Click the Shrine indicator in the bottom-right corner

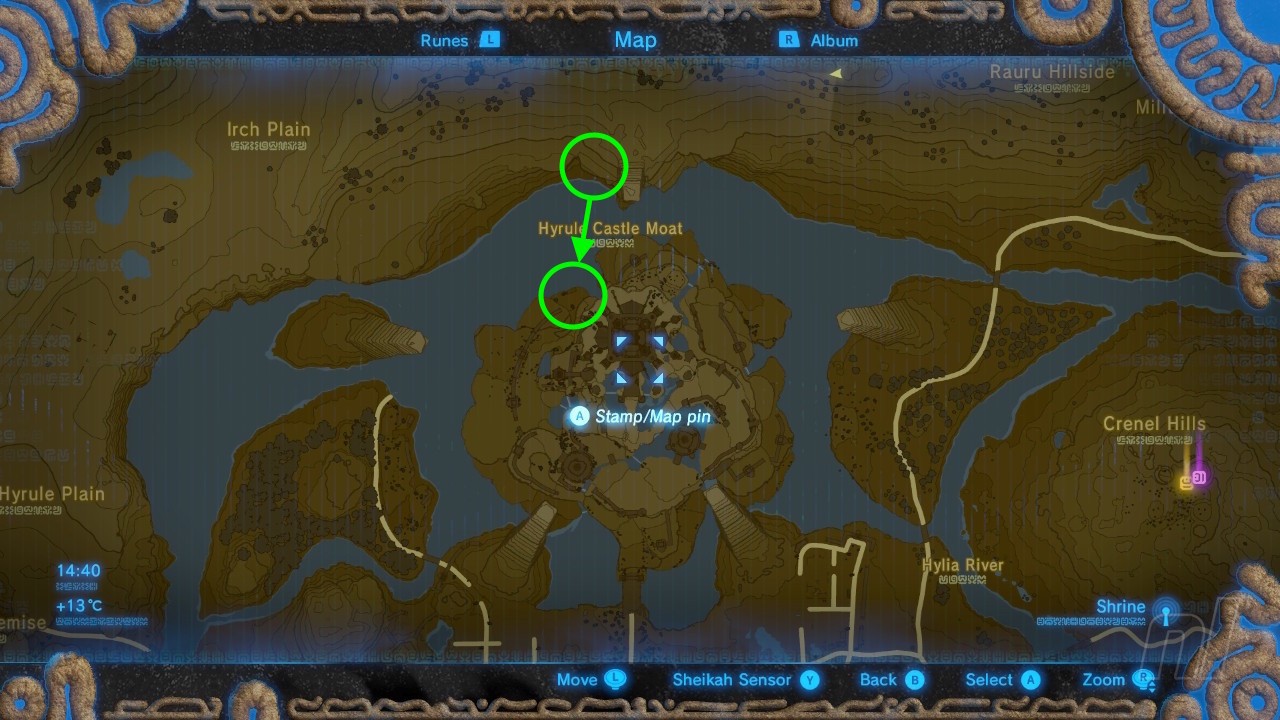[x=1163, y=618]
